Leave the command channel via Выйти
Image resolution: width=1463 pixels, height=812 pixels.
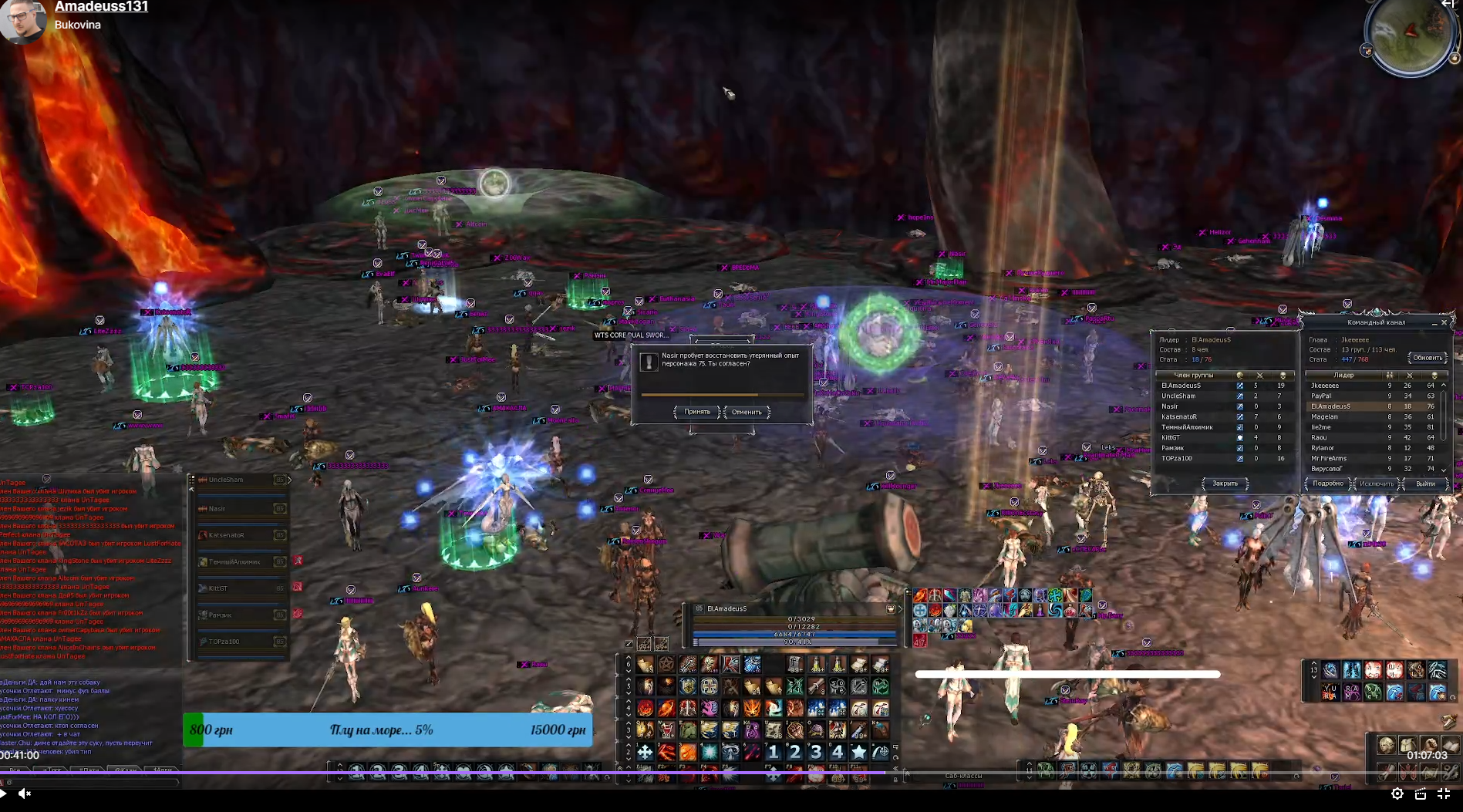pyautogui.click(x=1425, y=483)
